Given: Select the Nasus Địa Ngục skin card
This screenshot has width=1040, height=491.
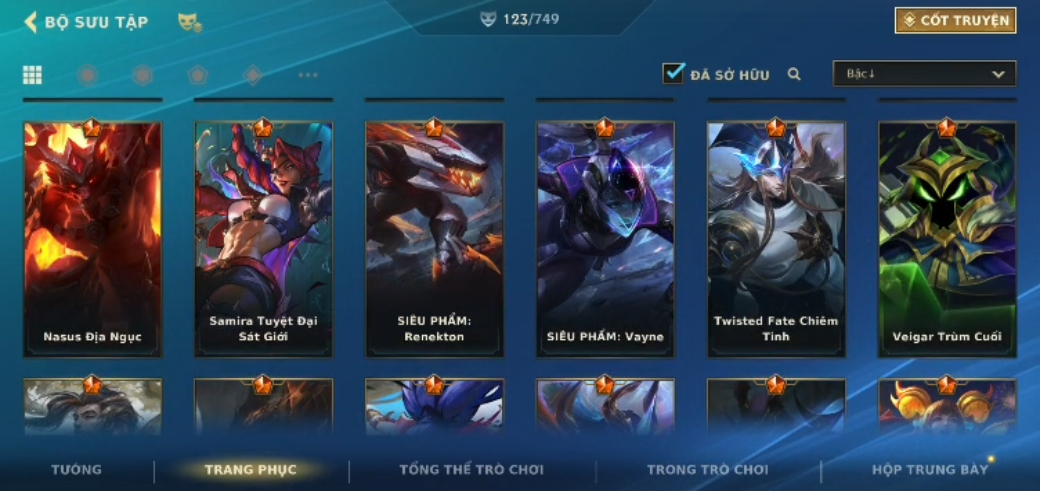Looking at the screenshot, I should coord(92,239).
